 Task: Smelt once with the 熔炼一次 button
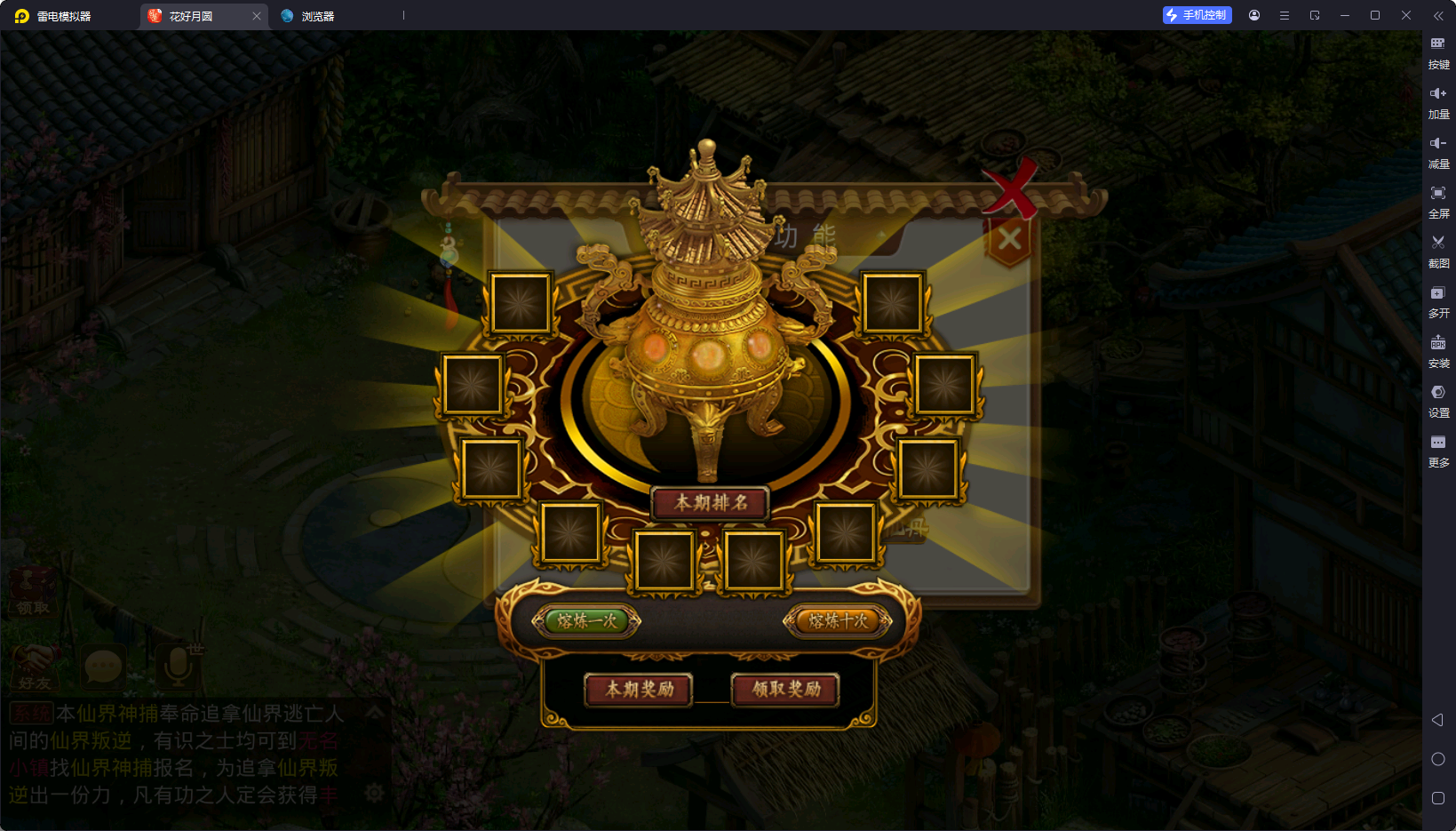[586, 621]
